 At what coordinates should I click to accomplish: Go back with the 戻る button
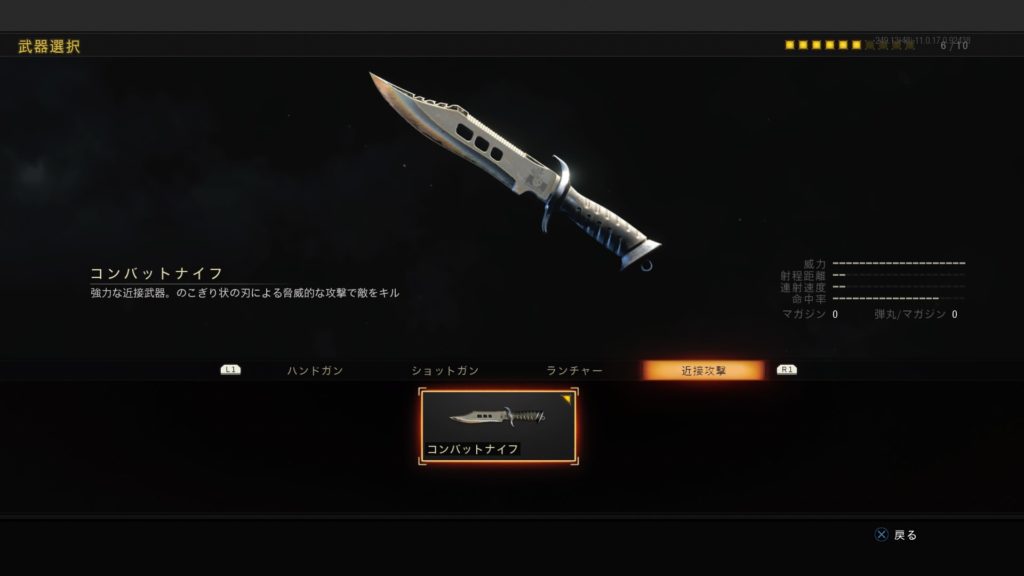coord(896,535)
